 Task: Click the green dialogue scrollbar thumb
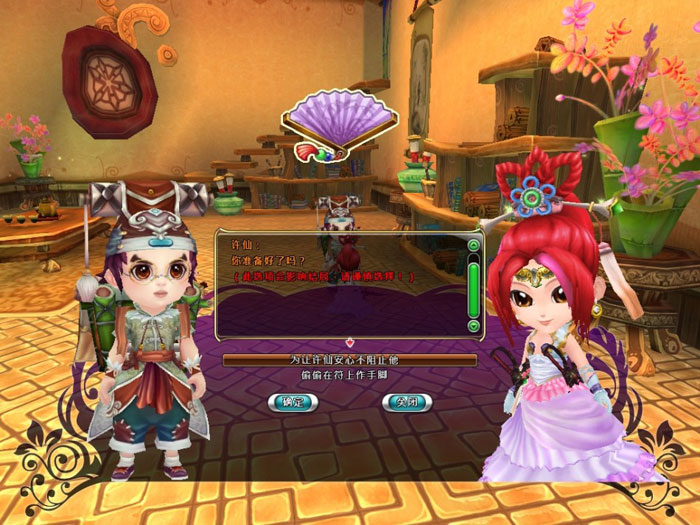(473, 285)
